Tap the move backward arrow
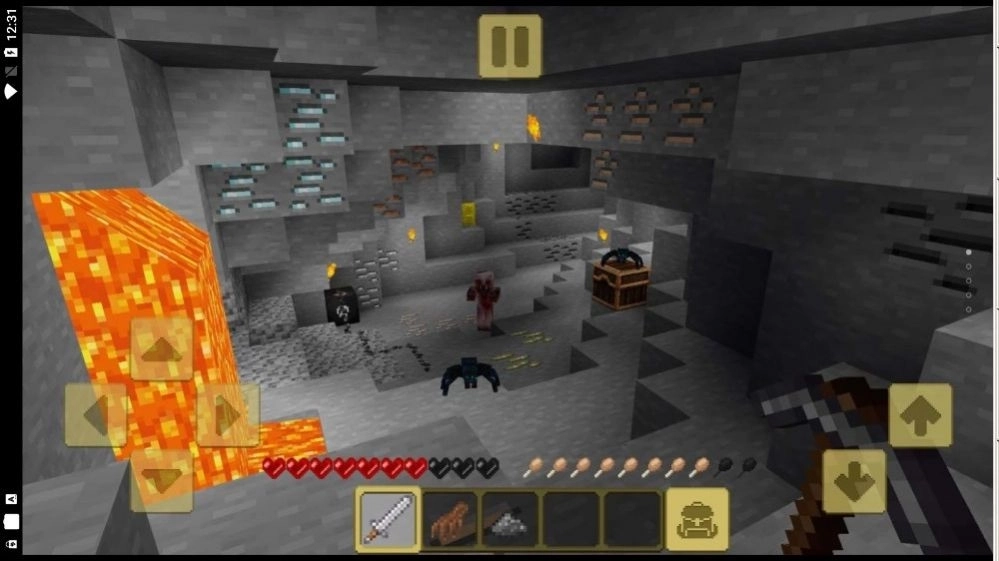The height and width of the screenshot is (561, 999). pos(162,480)
